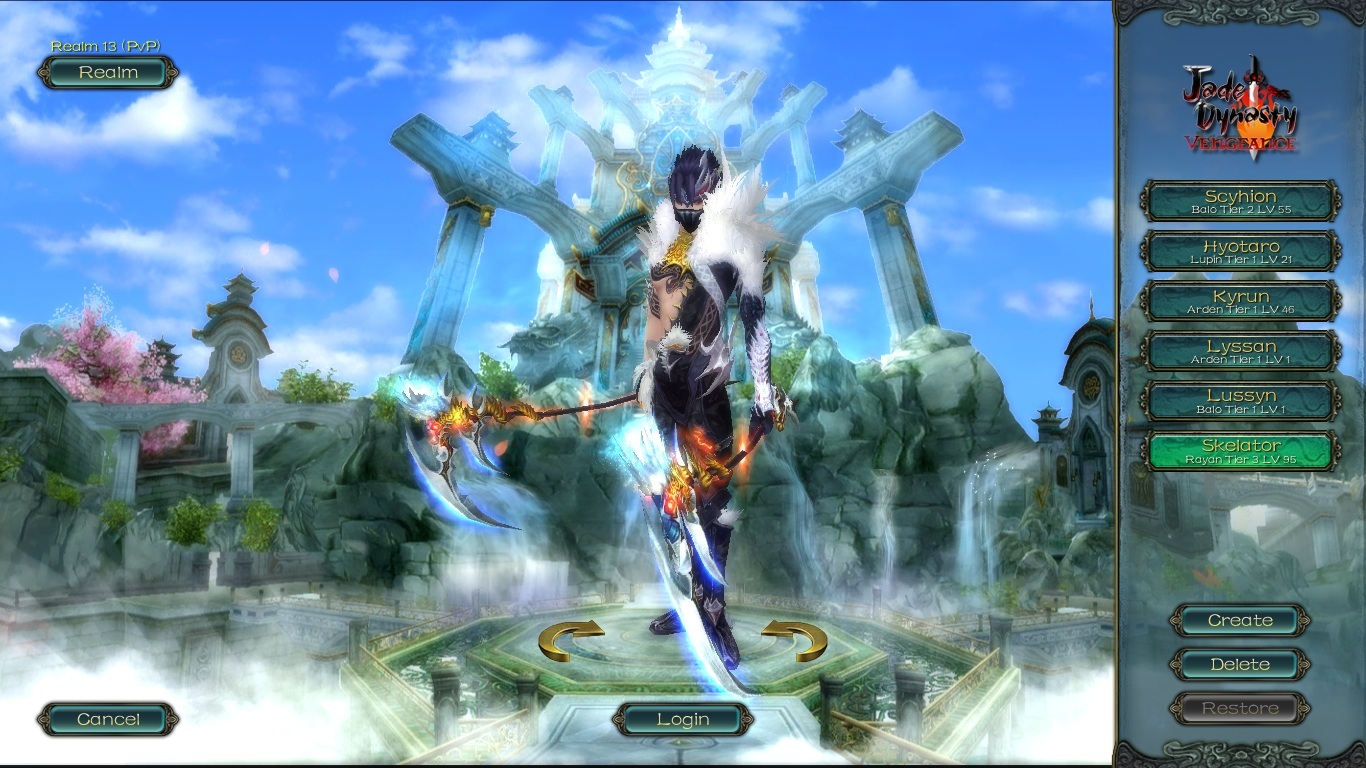Cancel and go back
This screenshot has height=768, width=1366.
108,719
